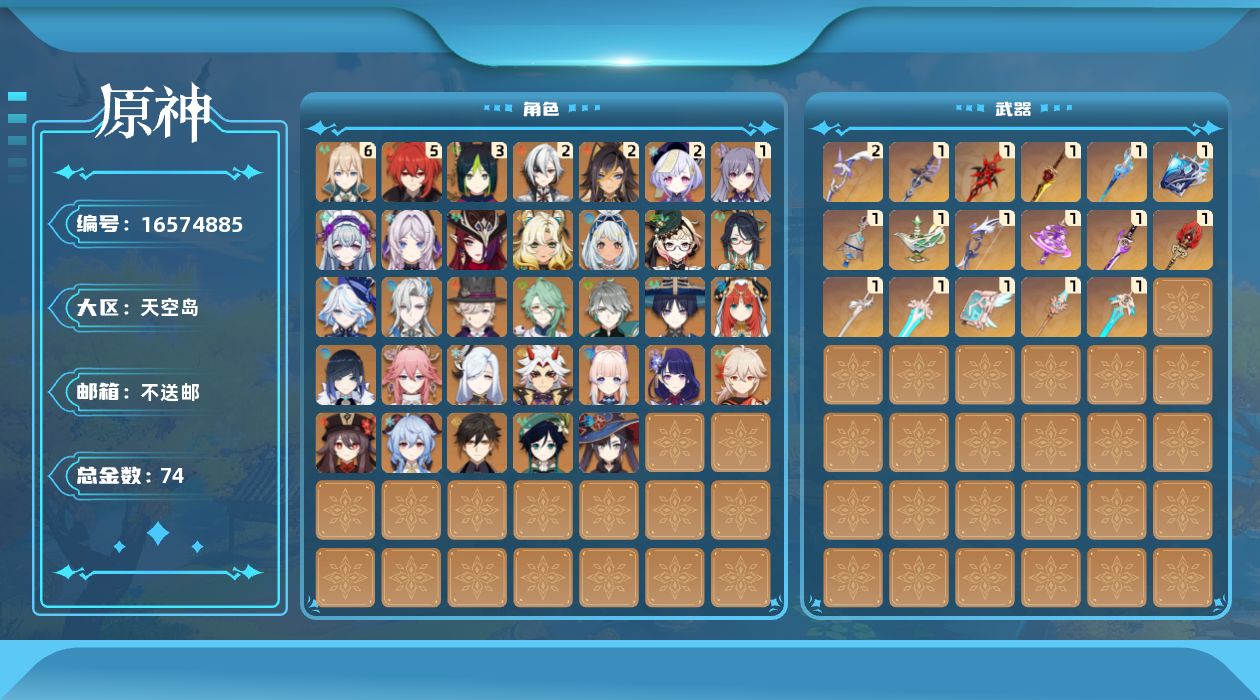1260x700 pixels.
Task: Choose the red-haired Diluc portrait
Action: pos(412,172)
